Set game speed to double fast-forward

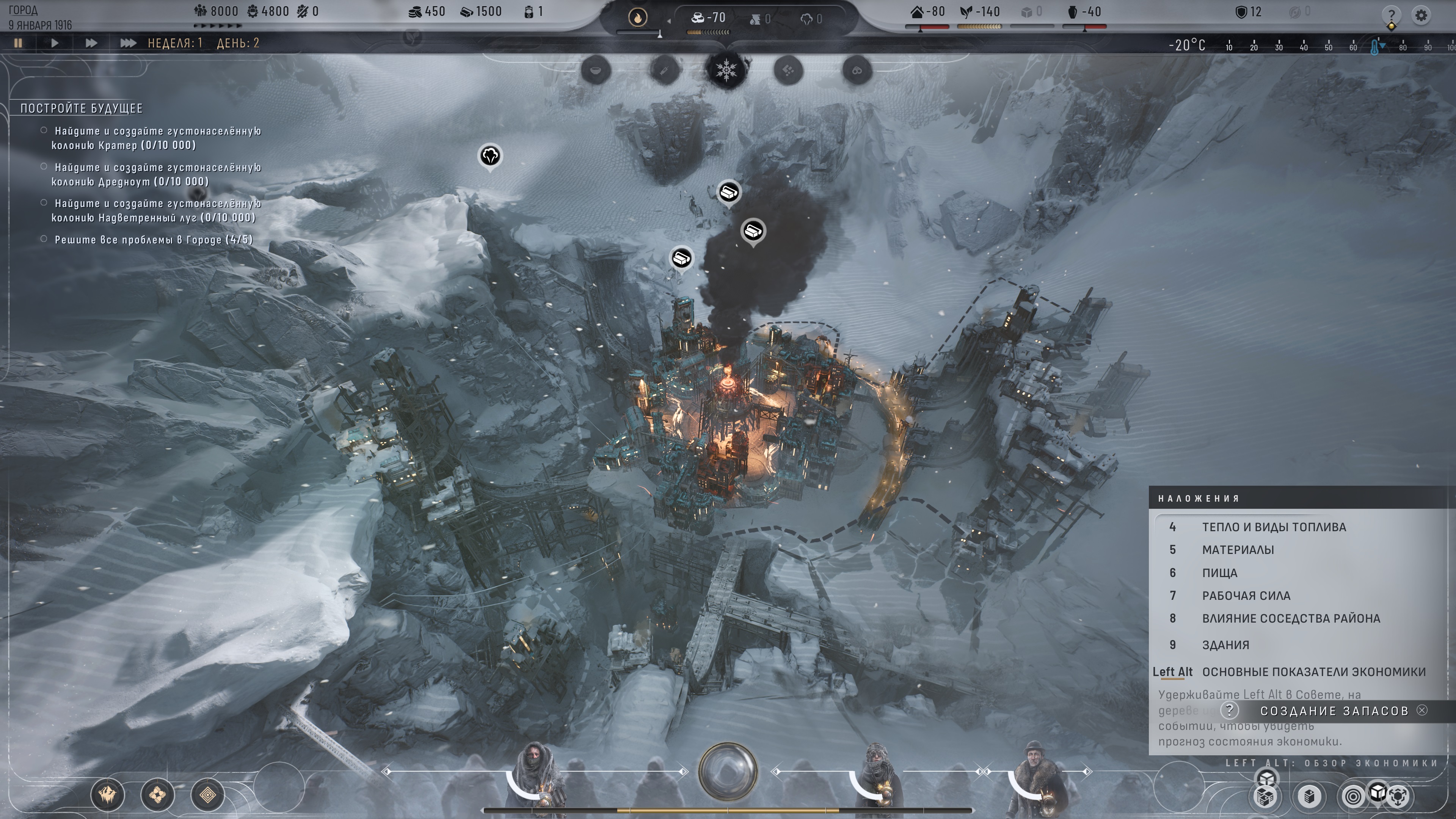(x=91, y=43)
